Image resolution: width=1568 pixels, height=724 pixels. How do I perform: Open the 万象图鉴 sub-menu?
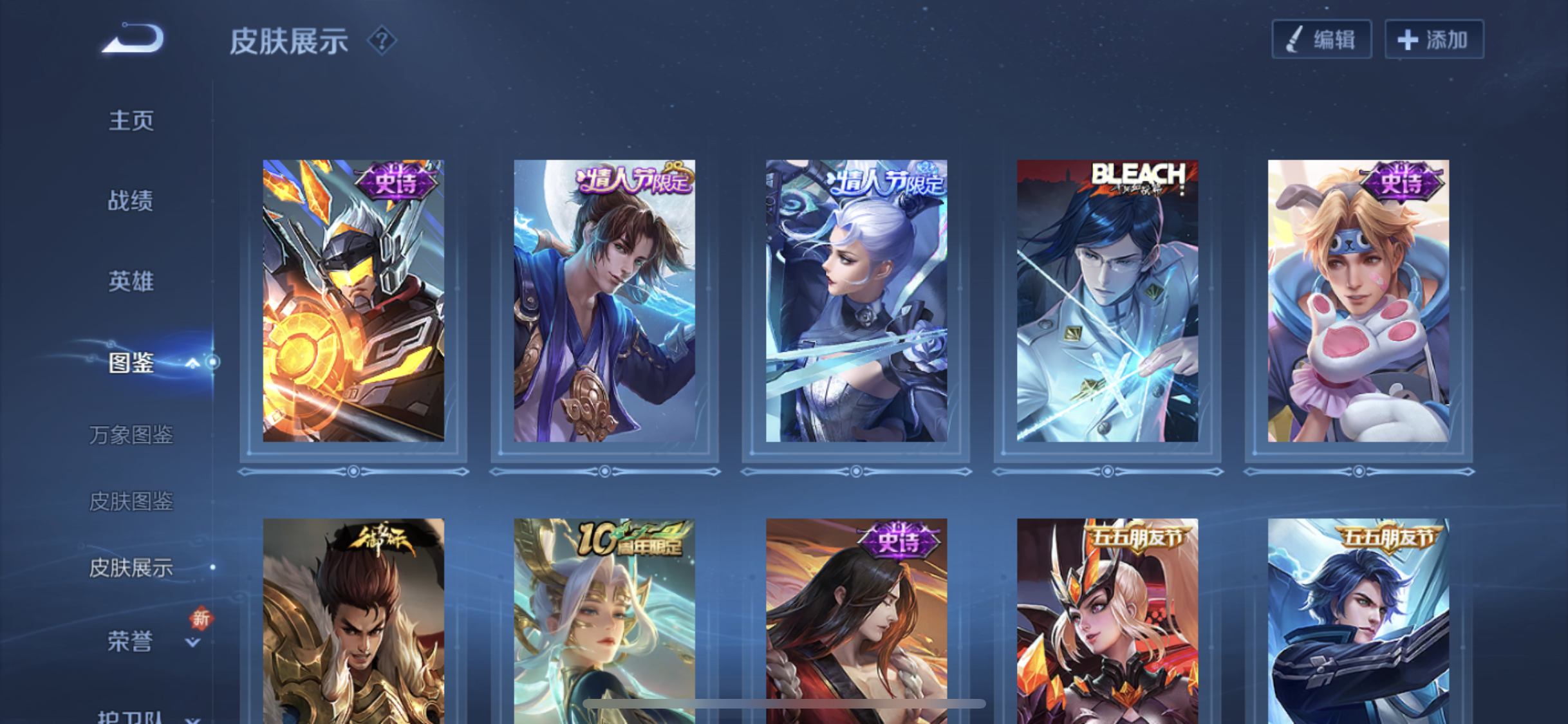coord(131,435)
